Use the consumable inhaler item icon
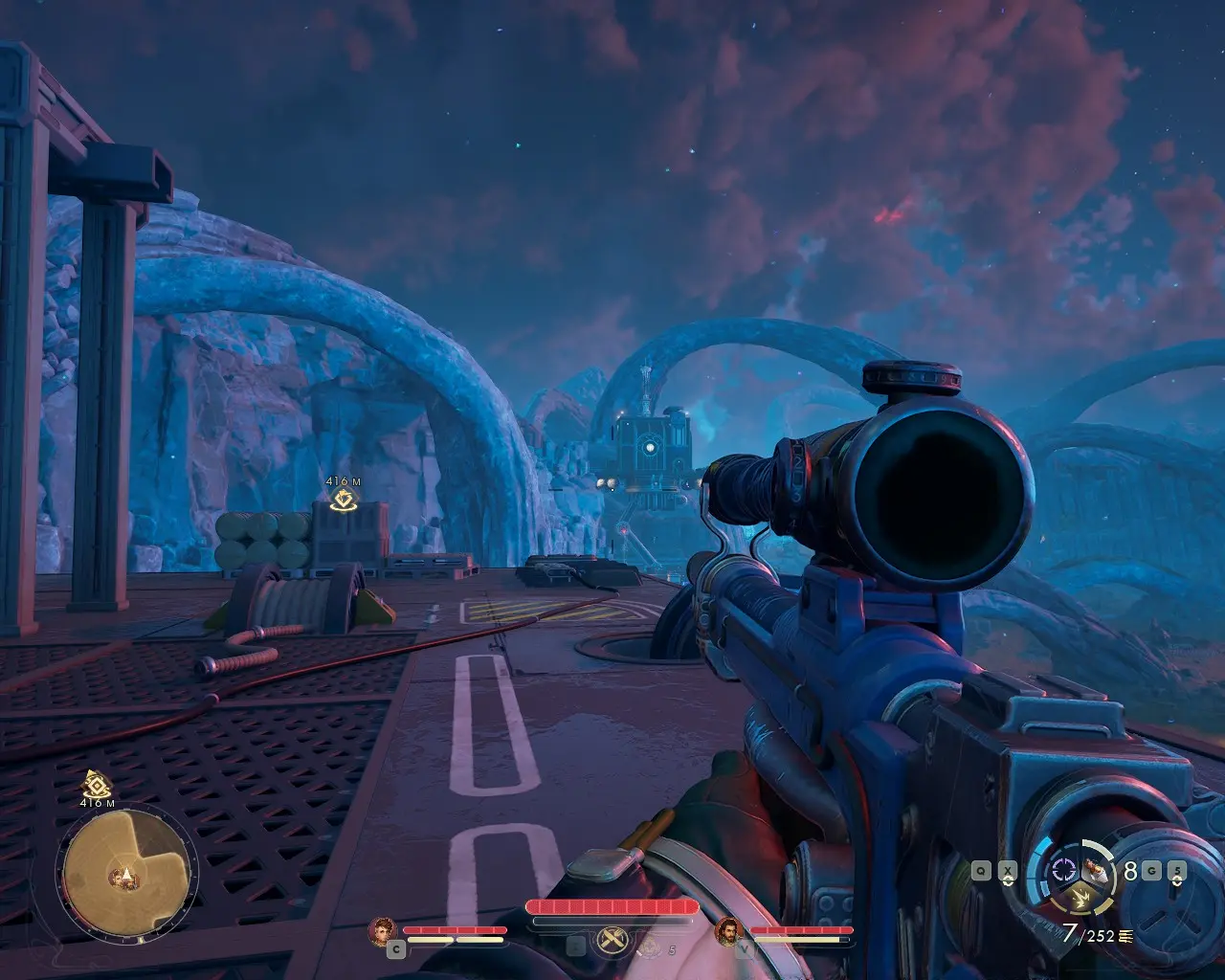Screen dimensions: 1225x980 (1097, 871)
